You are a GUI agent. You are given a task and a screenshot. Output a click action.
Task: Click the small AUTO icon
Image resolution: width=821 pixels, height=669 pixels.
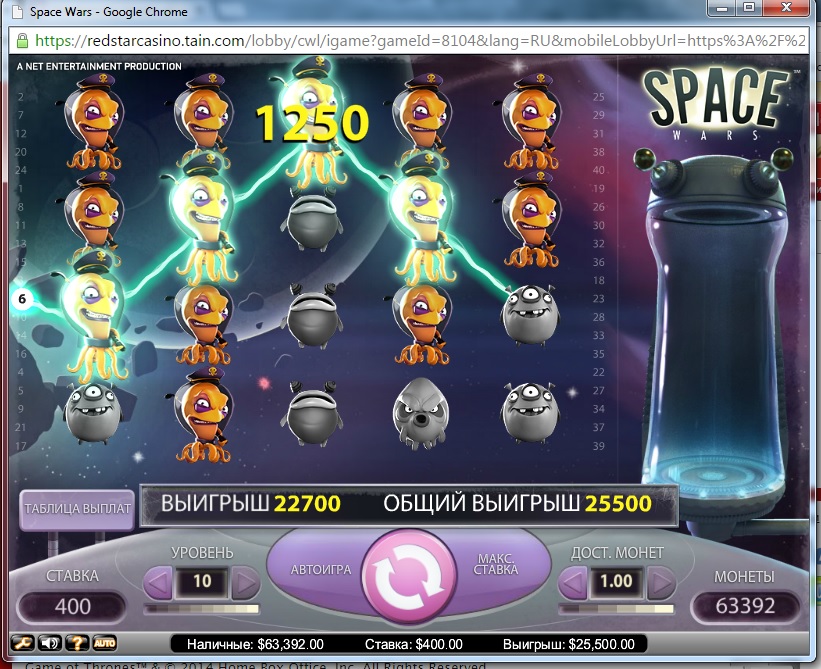tap(104, 643)
